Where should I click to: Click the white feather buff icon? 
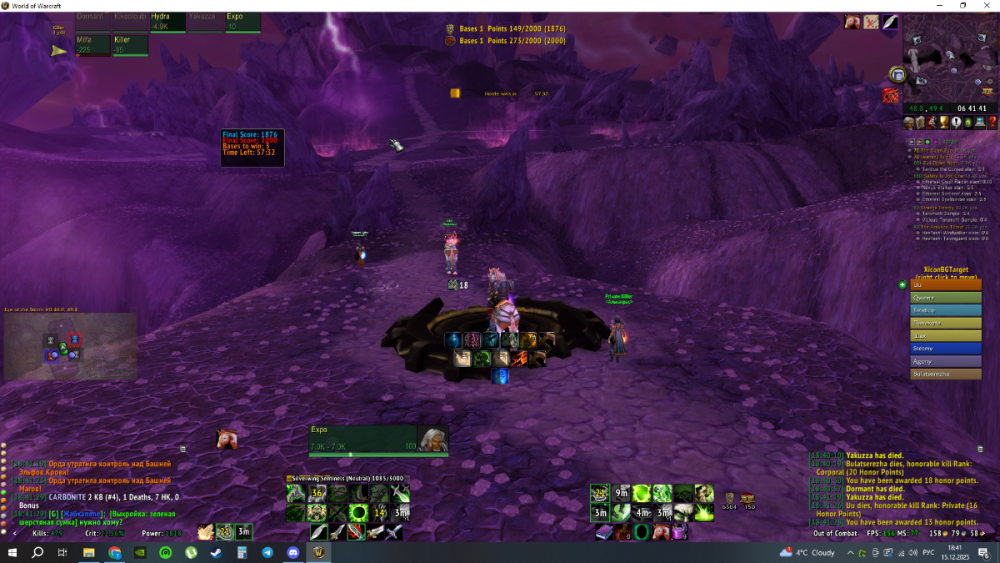[x=890, y=22]
